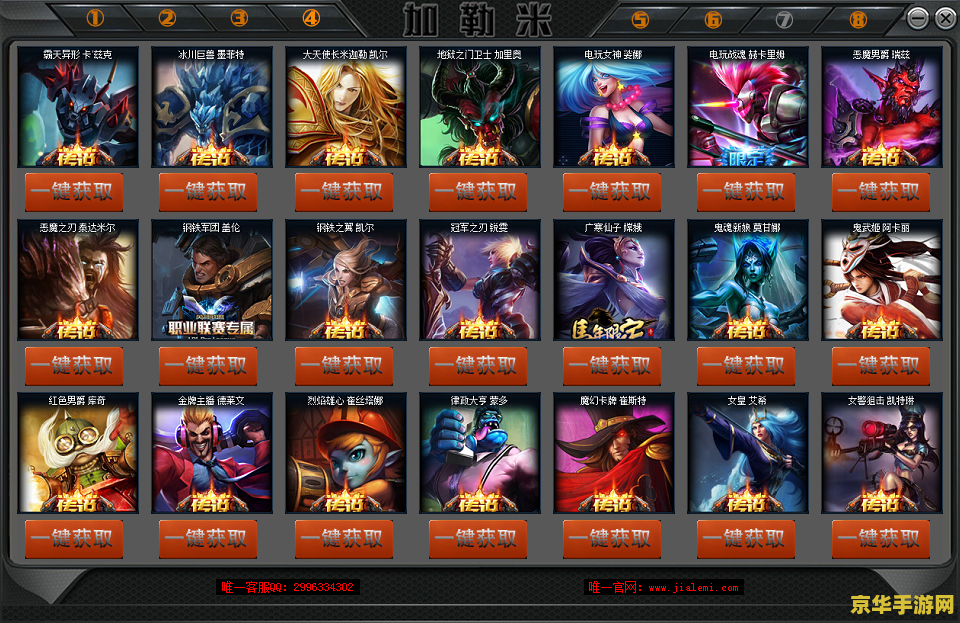
Task: Click 一键获取 under the 大天使长 凯尔 skin
Action: pyautogui.click(x=345, y=192)
